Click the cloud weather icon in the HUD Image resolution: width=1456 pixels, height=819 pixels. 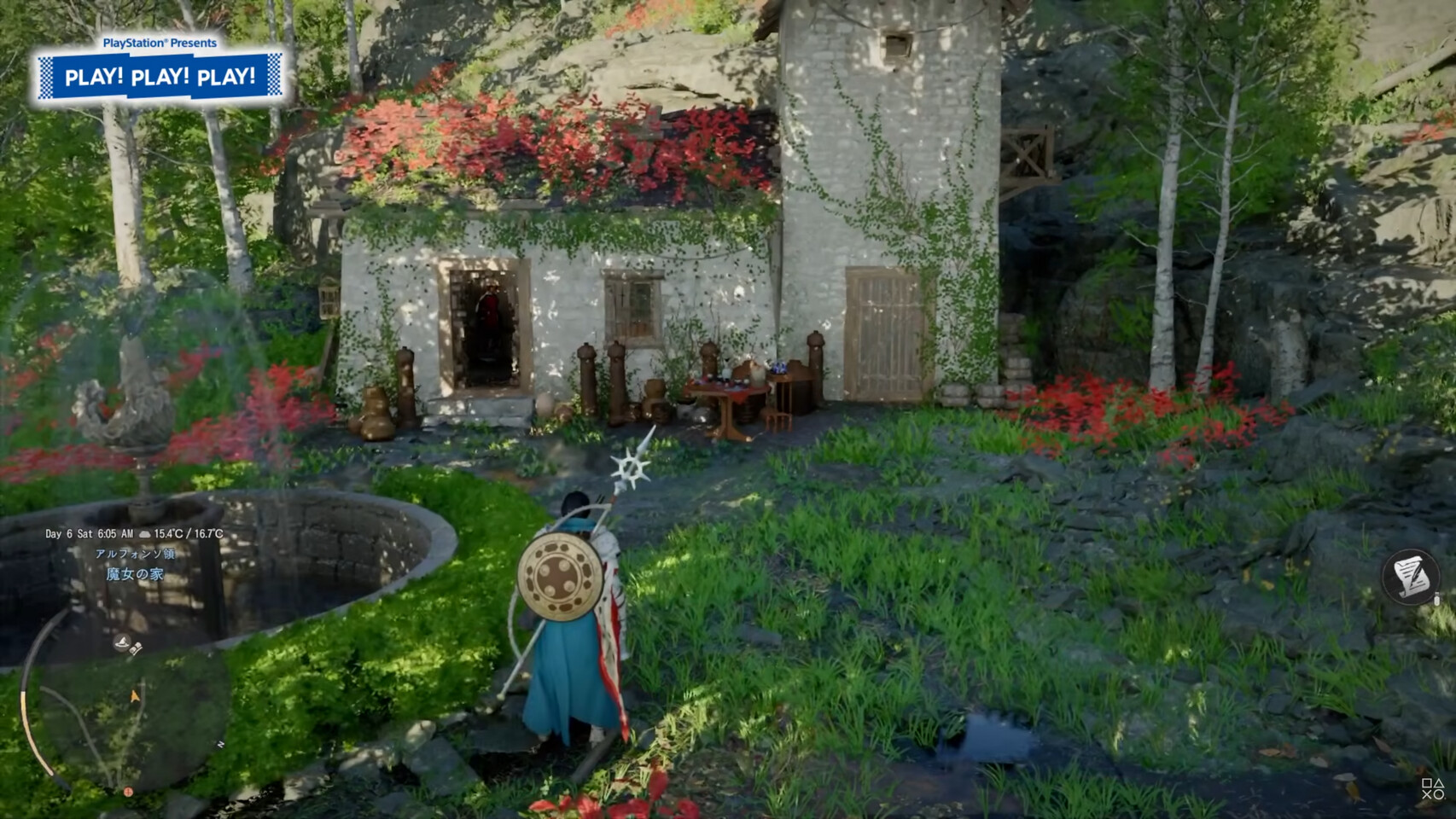click(145, 533)
